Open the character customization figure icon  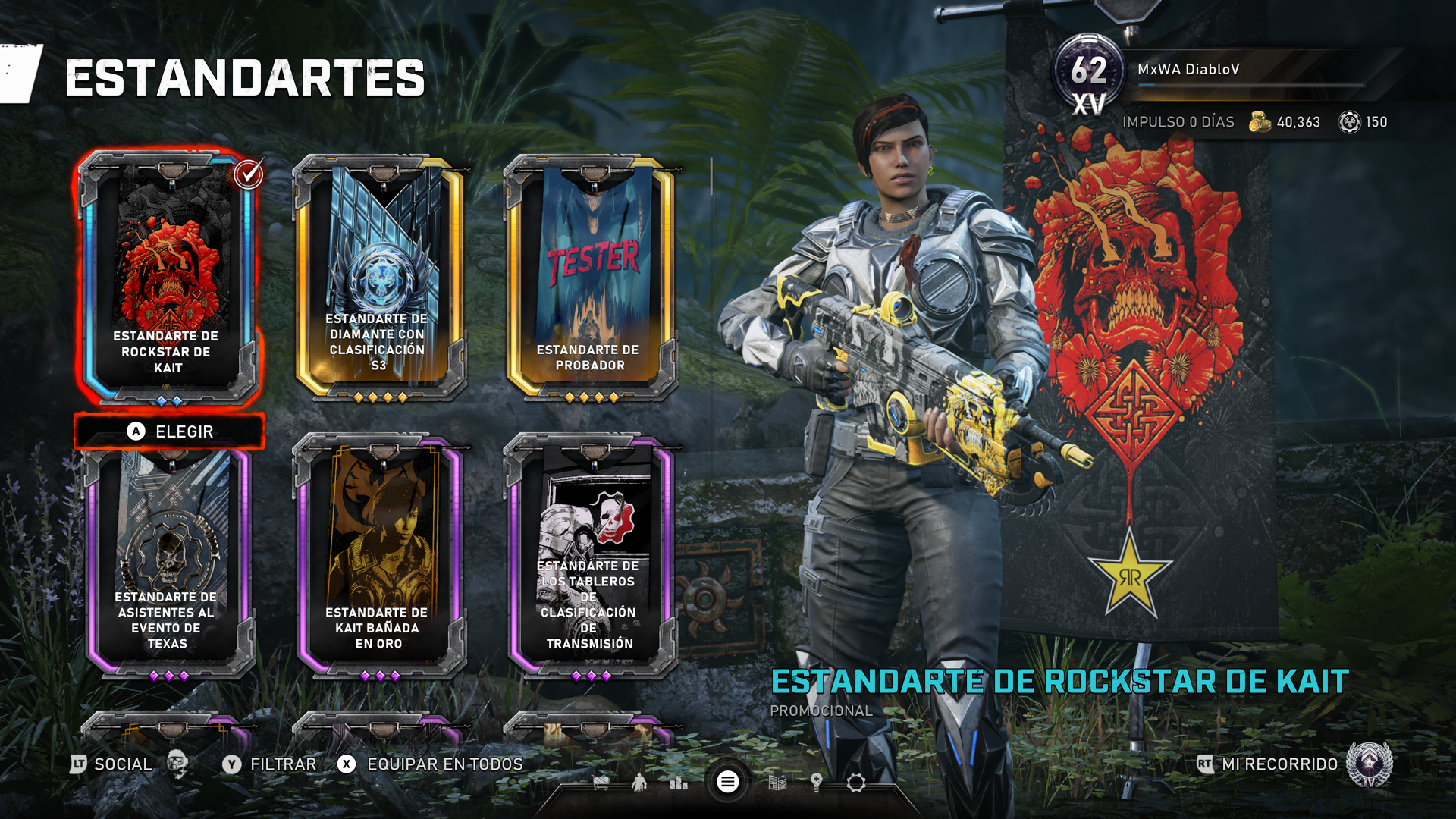click(x=639, y=783)
